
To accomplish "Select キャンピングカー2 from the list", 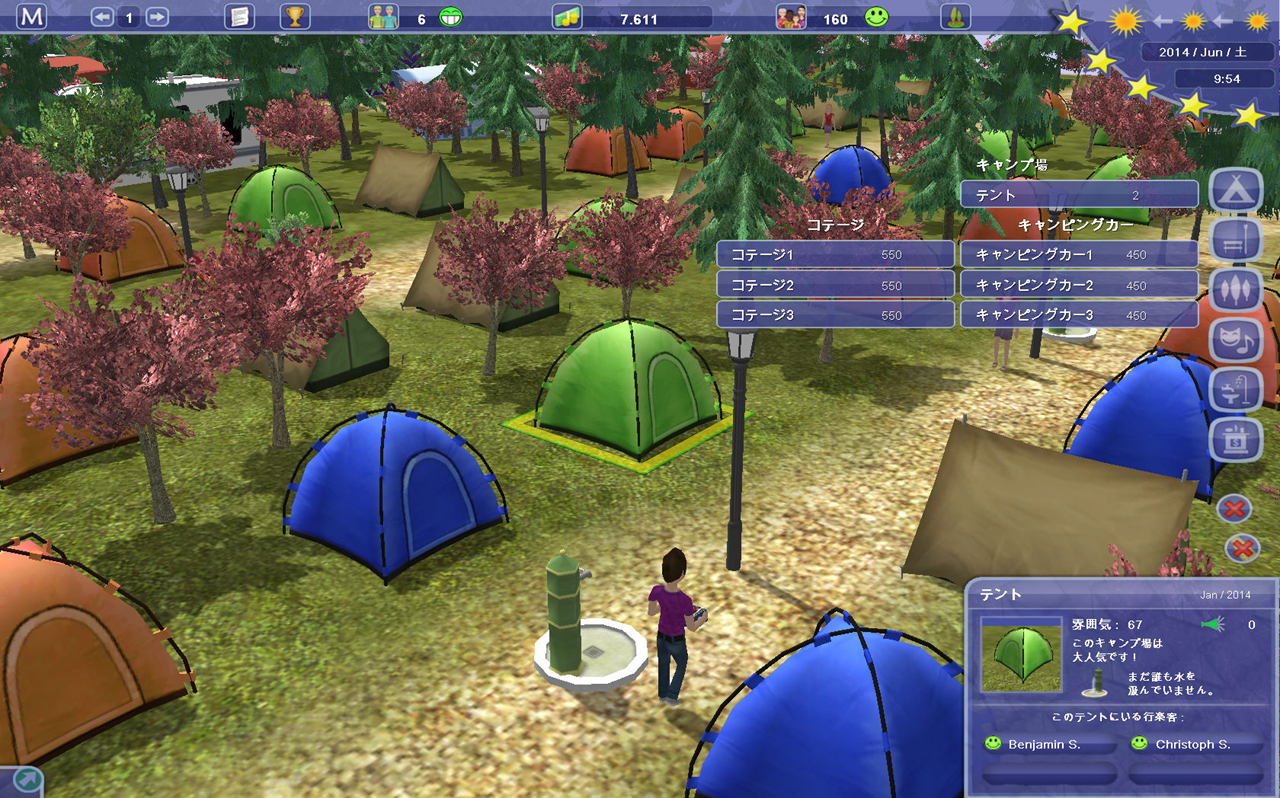I will point(1079,285).
